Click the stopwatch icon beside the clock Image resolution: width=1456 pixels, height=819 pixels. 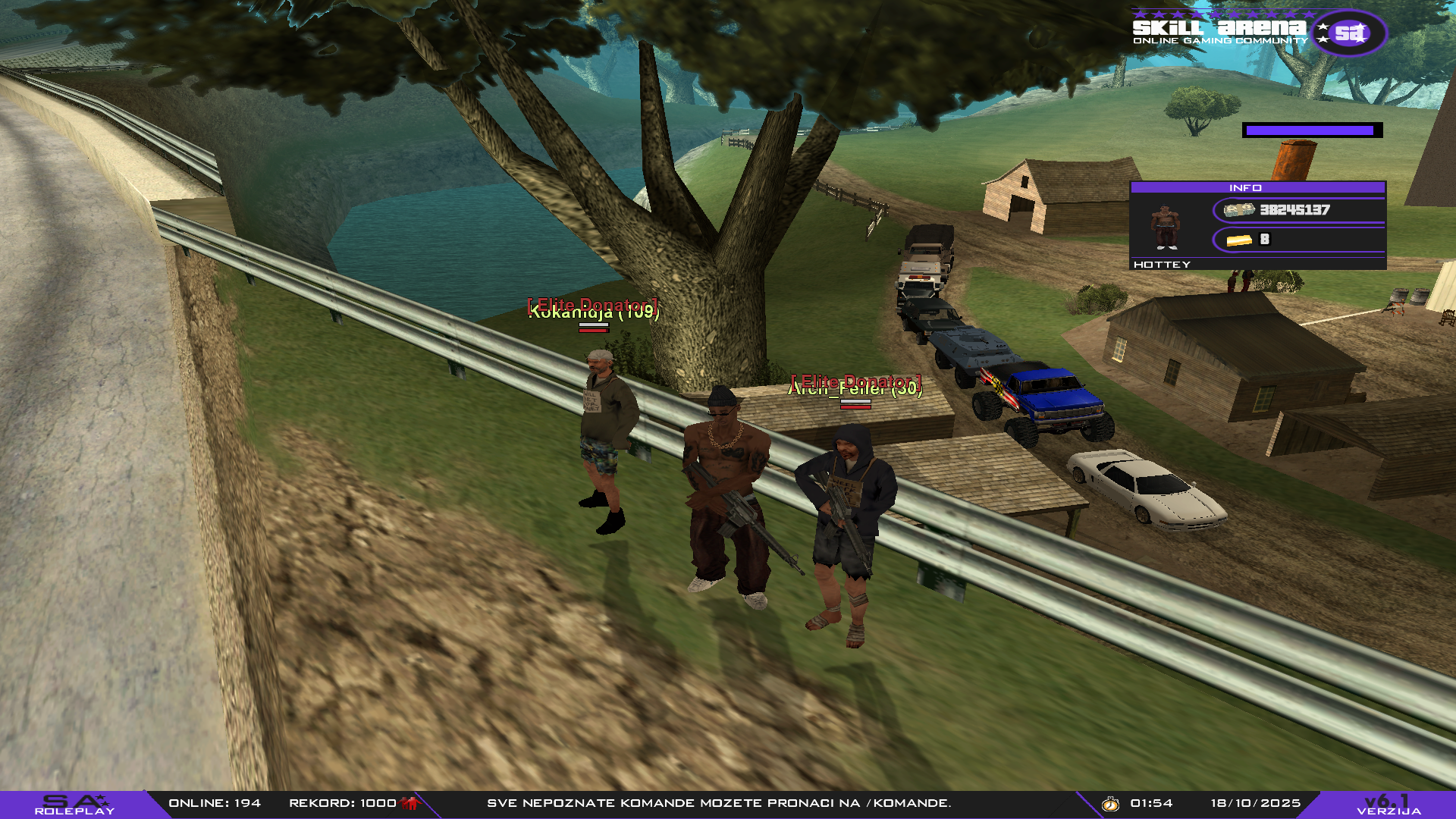(1110, 803)
